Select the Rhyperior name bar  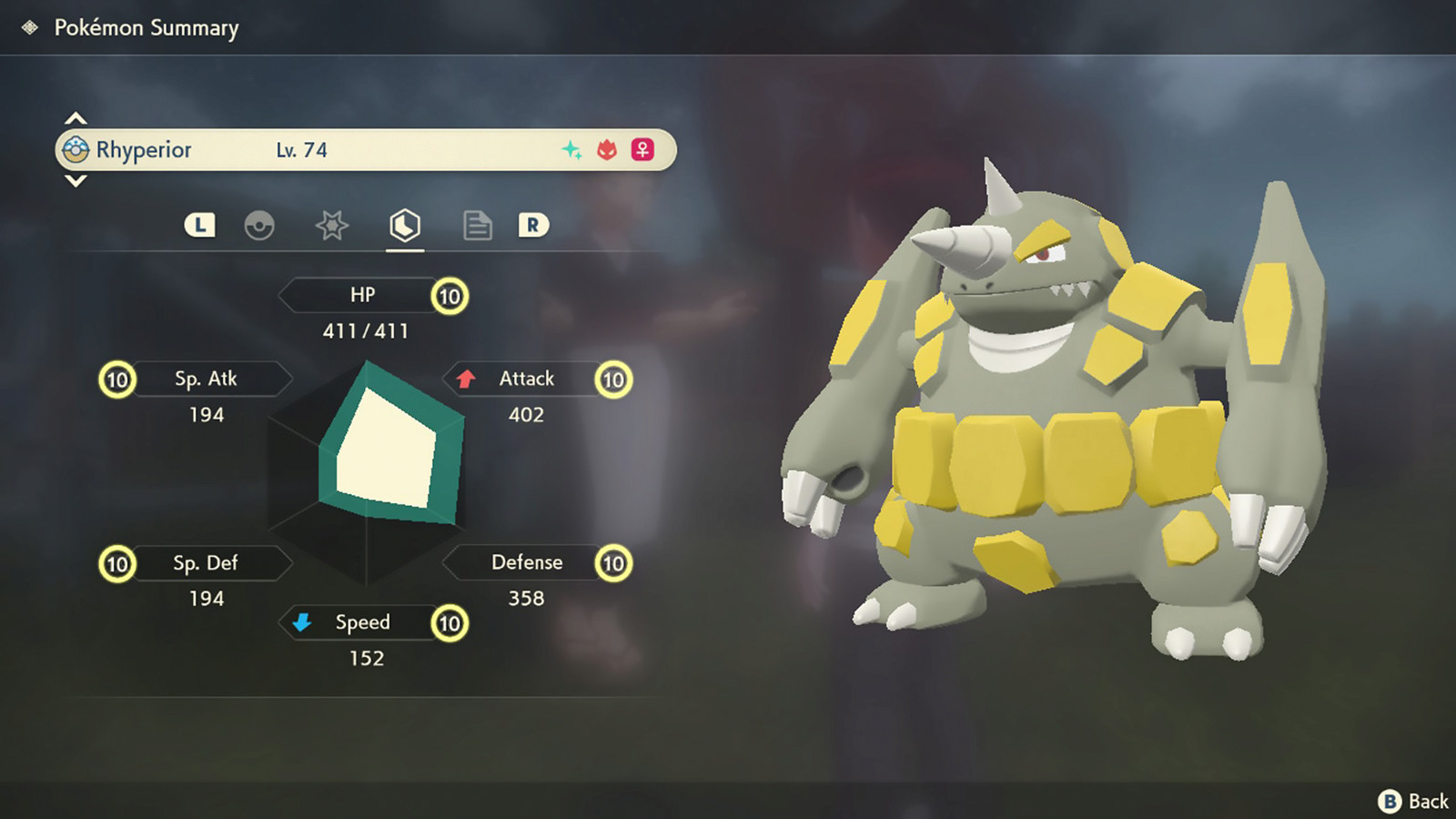pyautogui.click(x=365, y=150)
